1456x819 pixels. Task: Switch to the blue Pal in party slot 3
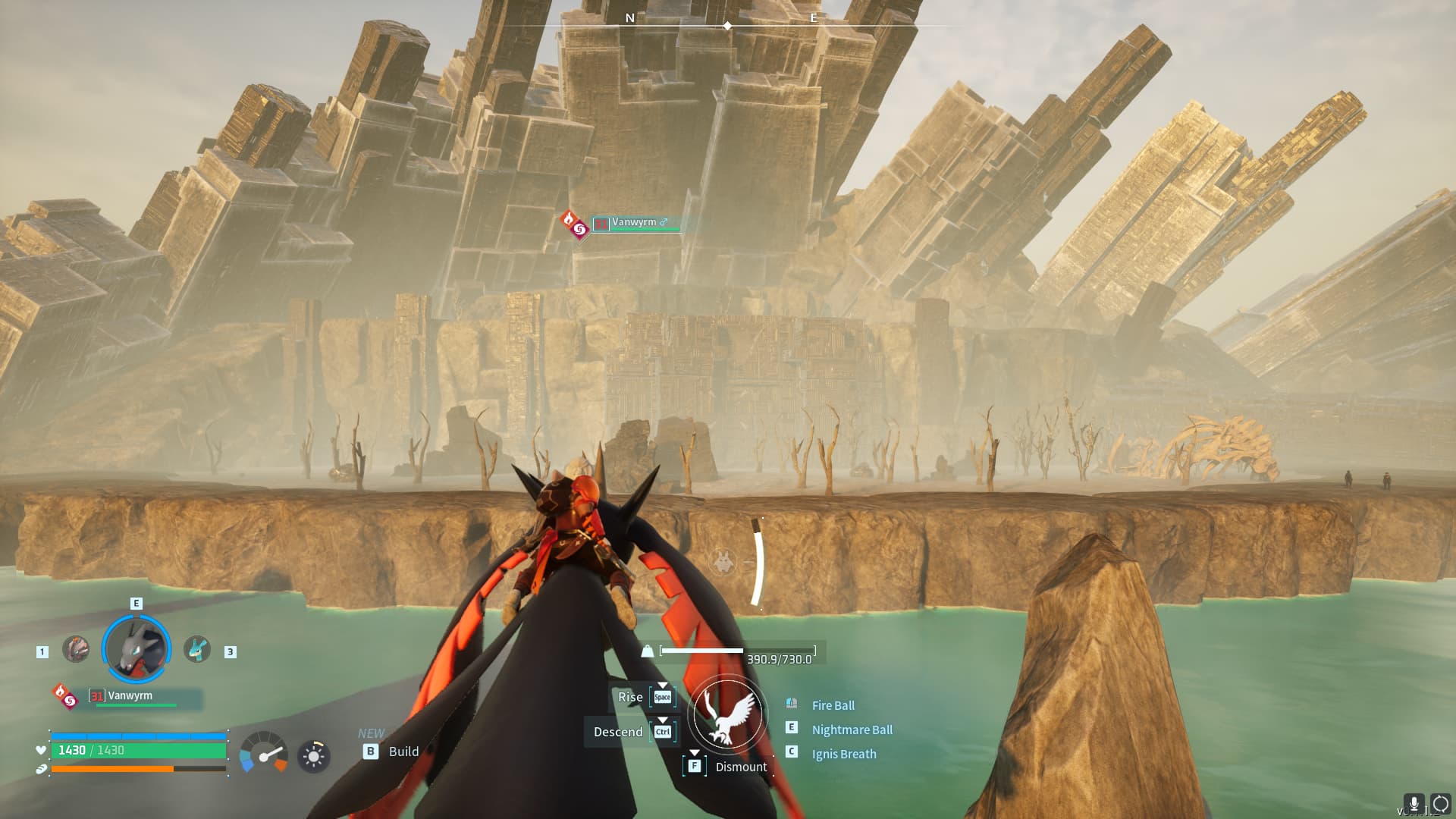click(197, 649)
